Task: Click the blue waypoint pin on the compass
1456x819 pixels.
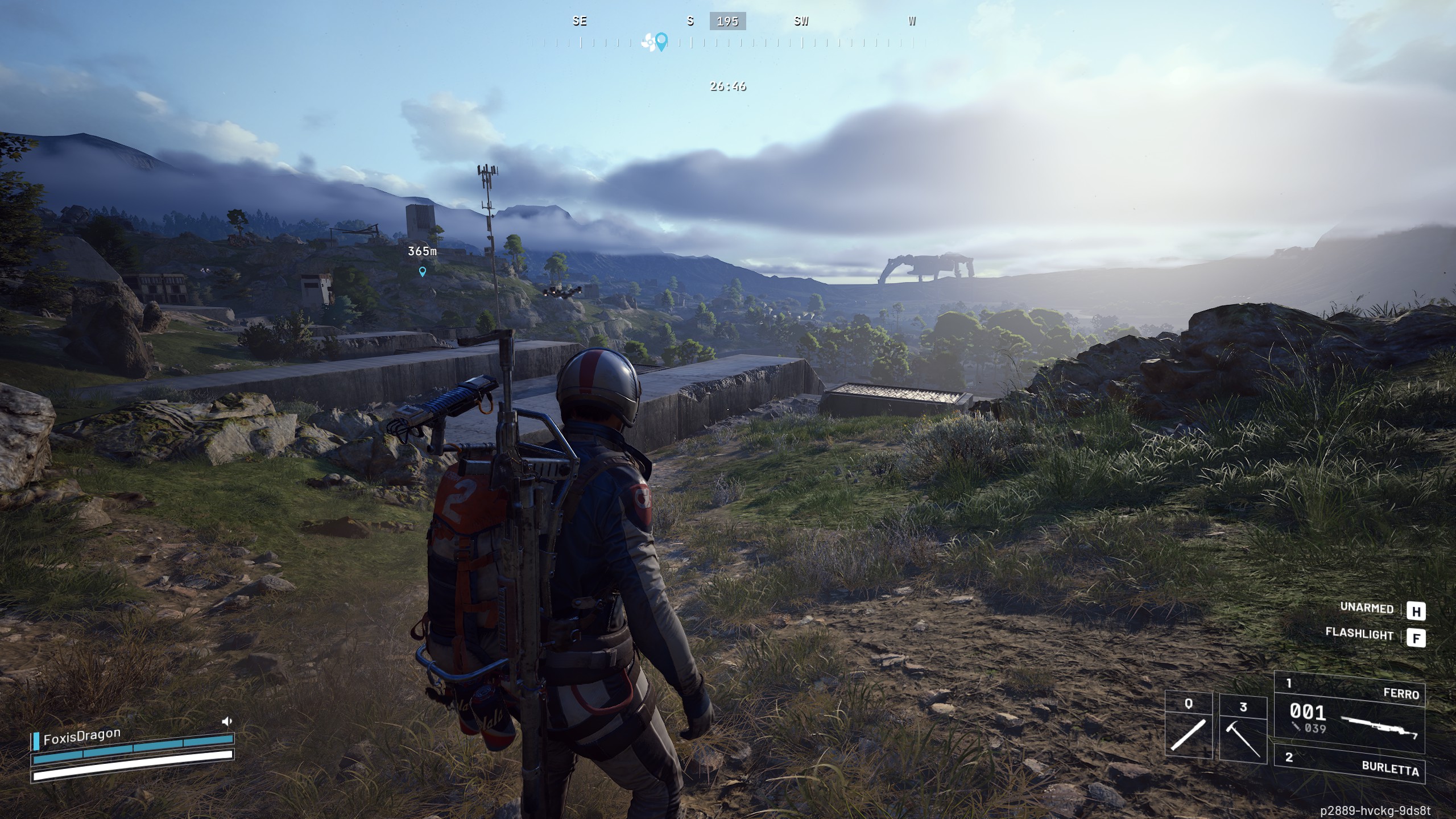Action: [x=661, y=41]
